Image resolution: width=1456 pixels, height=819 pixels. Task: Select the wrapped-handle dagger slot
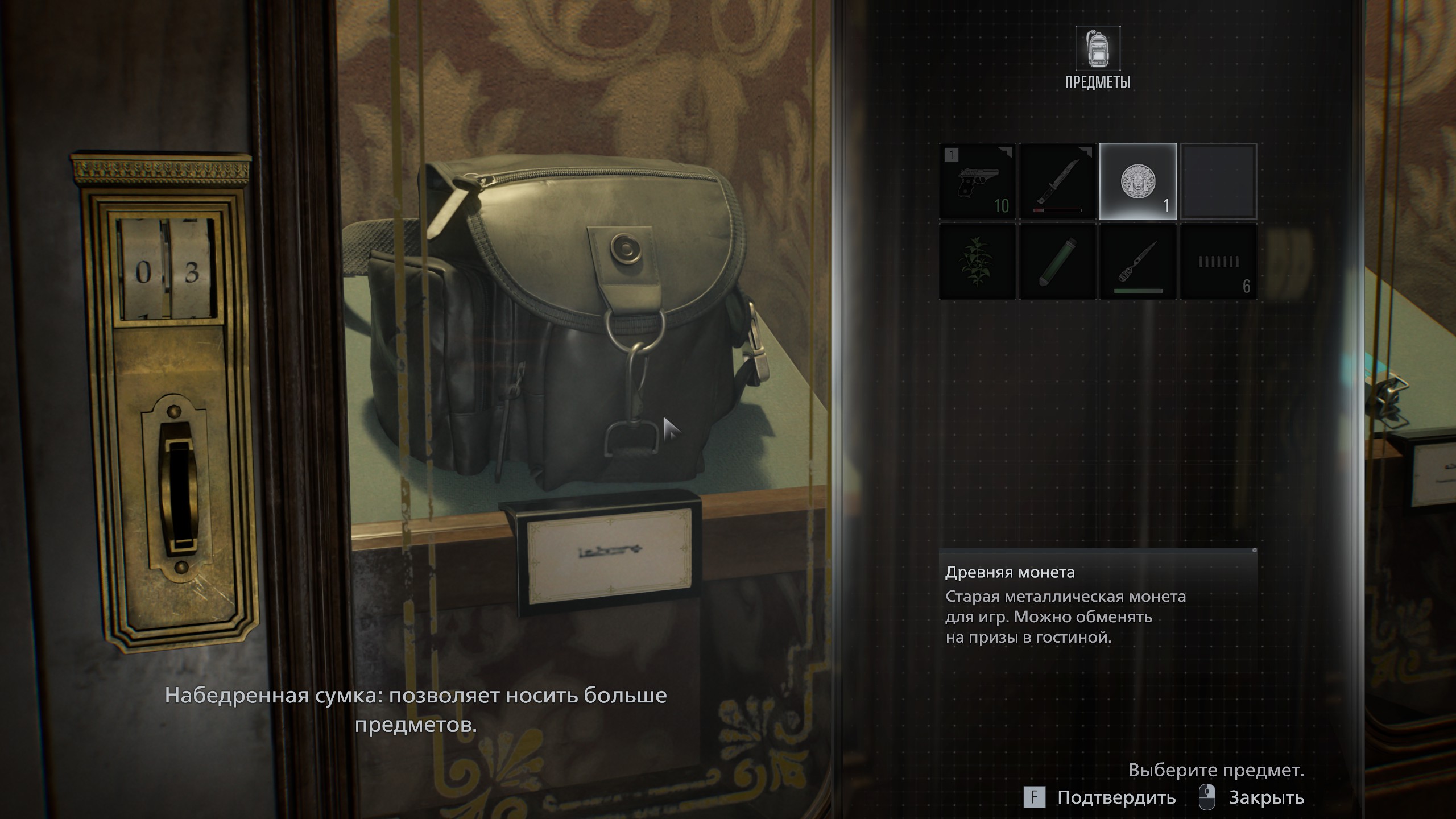1137,262
